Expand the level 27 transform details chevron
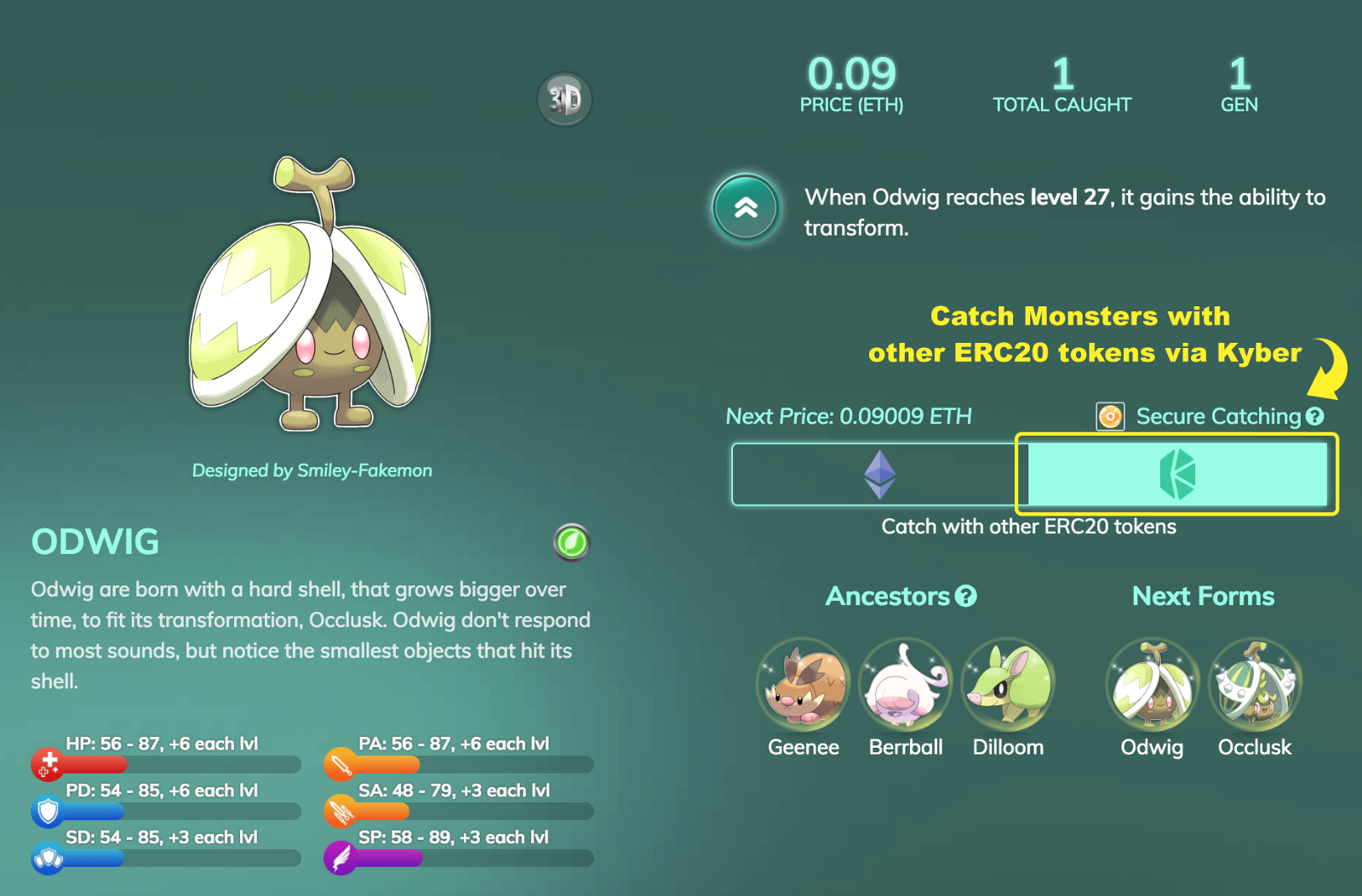This screenshot has height=896, width=1362. 745,208
